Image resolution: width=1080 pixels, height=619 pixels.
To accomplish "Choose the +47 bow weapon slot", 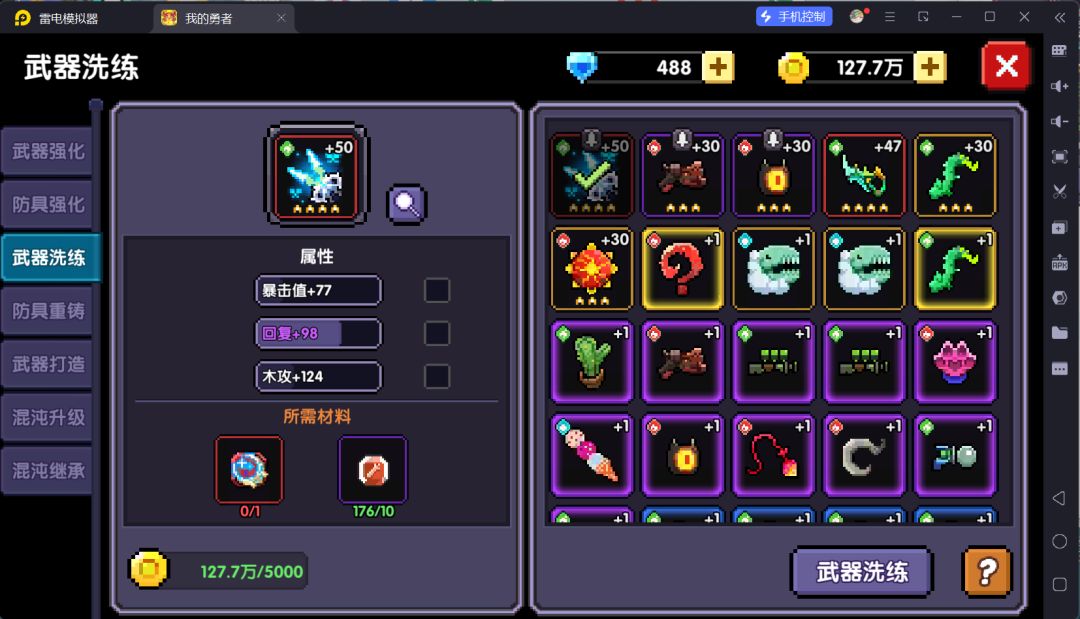I will tap(864, 175).
